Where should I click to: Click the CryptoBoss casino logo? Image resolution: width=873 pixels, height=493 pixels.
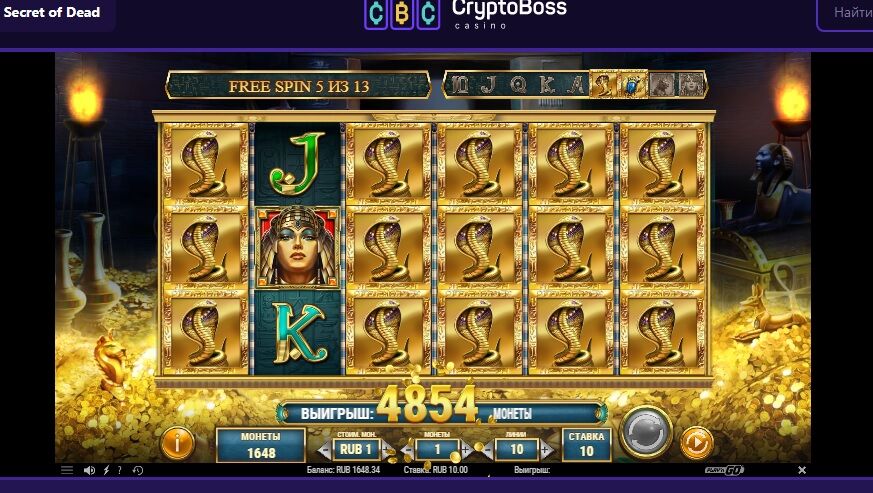[x=465, y=14]
